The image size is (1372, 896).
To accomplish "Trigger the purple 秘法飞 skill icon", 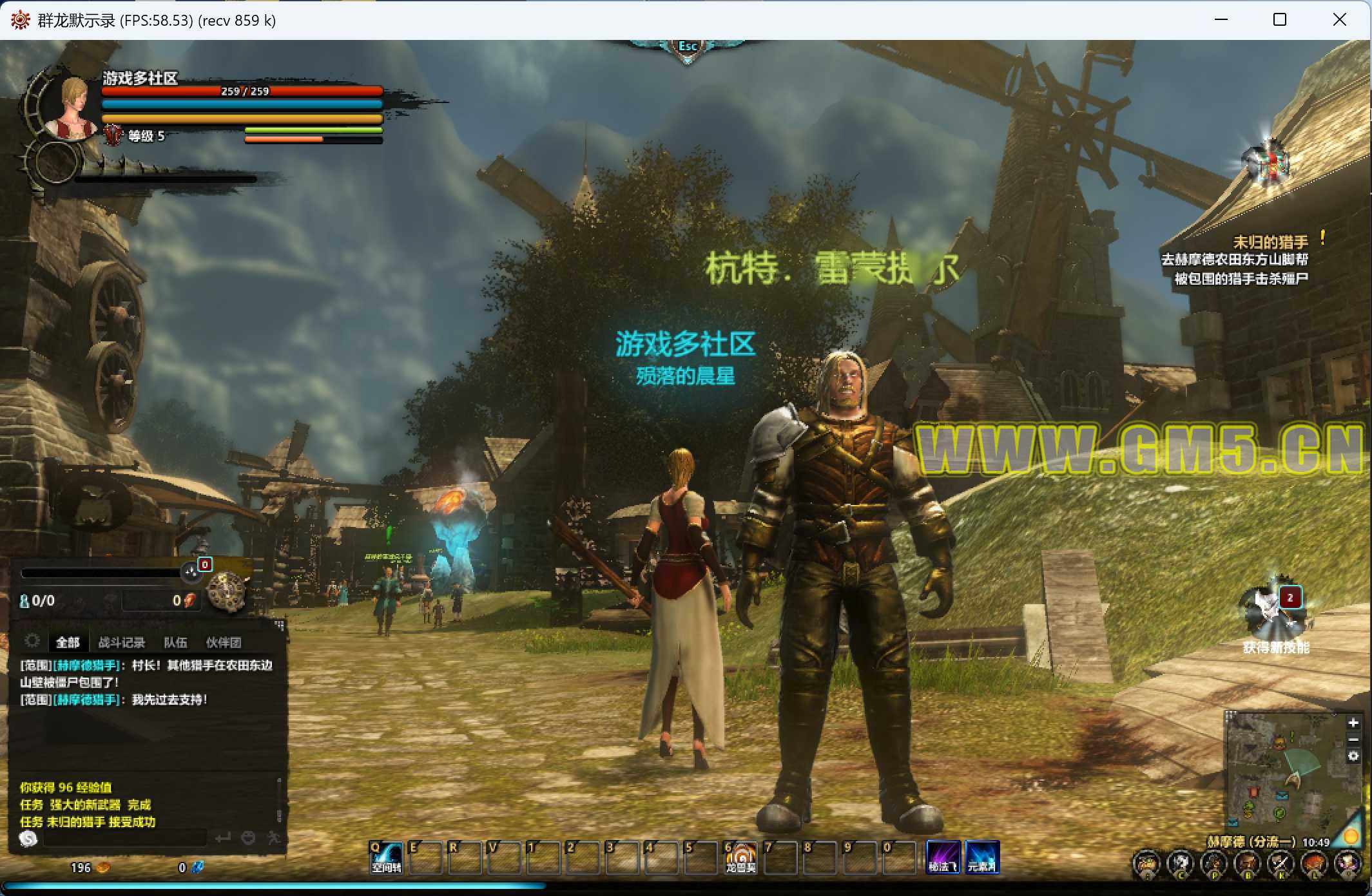I will pyautogui.click(x=943, y=857).
